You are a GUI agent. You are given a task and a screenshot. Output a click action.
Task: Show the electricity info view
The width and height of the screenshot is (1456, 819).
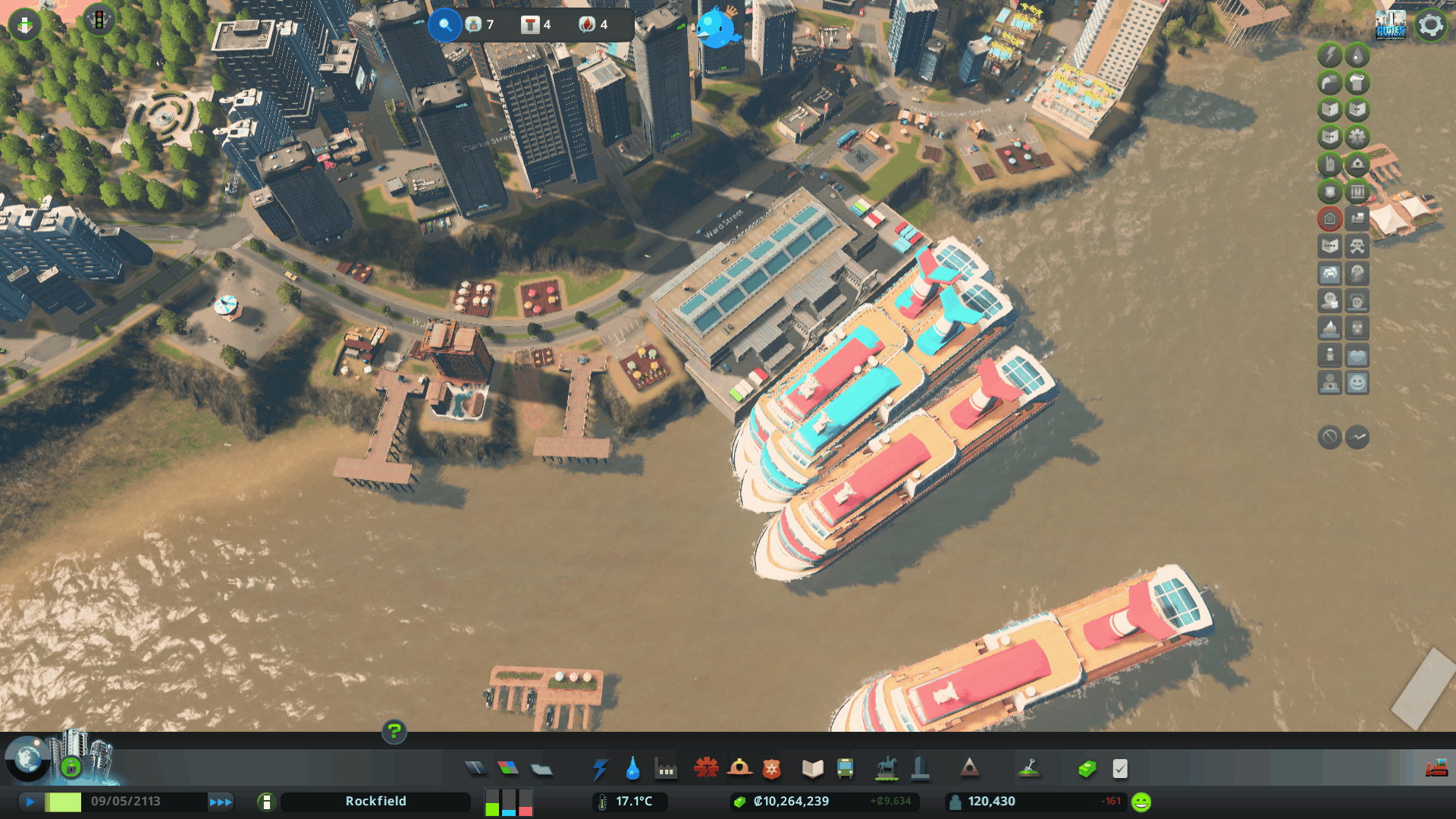(1329, 55)
